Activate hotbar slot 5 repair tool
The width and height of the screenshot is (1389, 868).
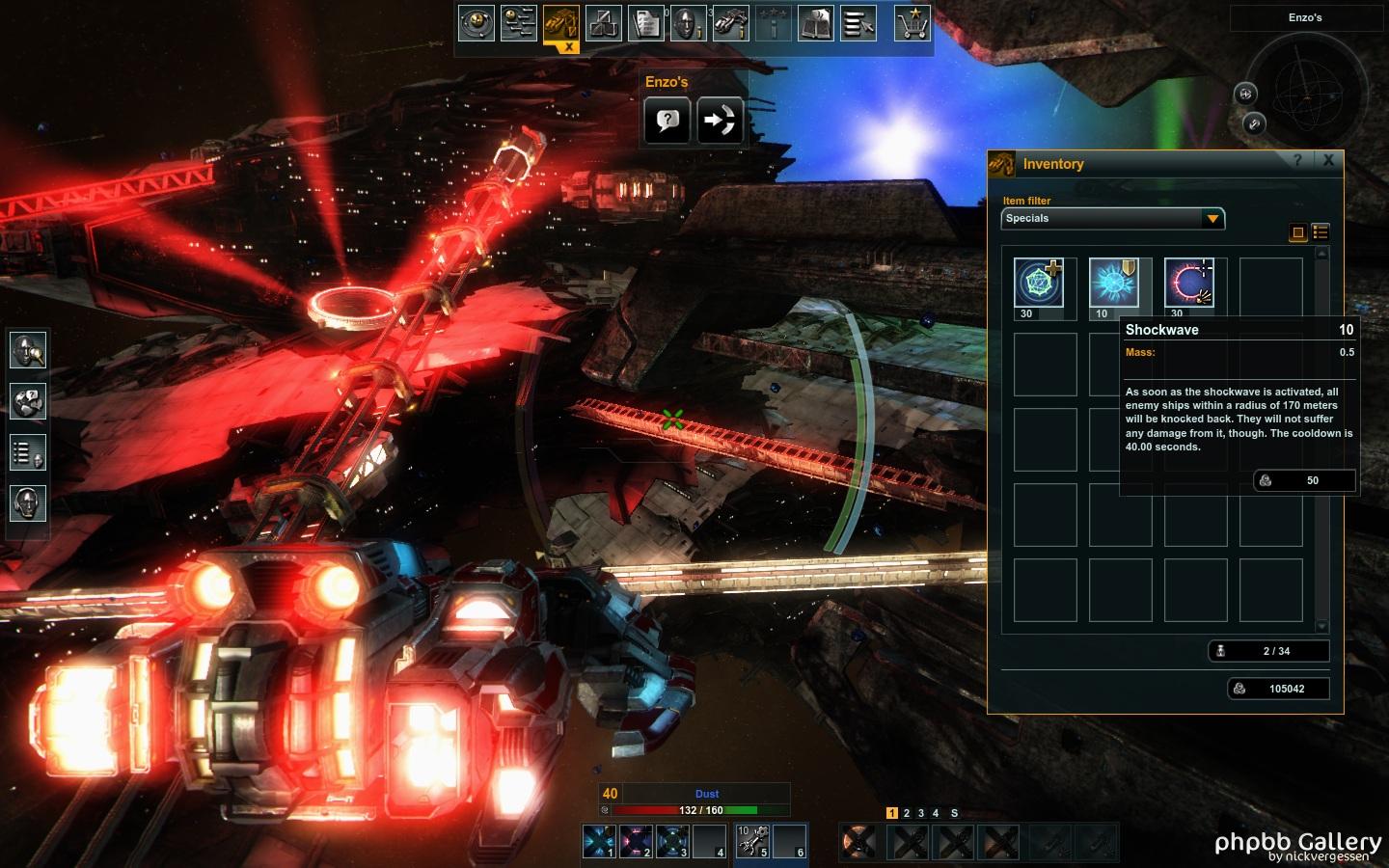coord(753,841)
